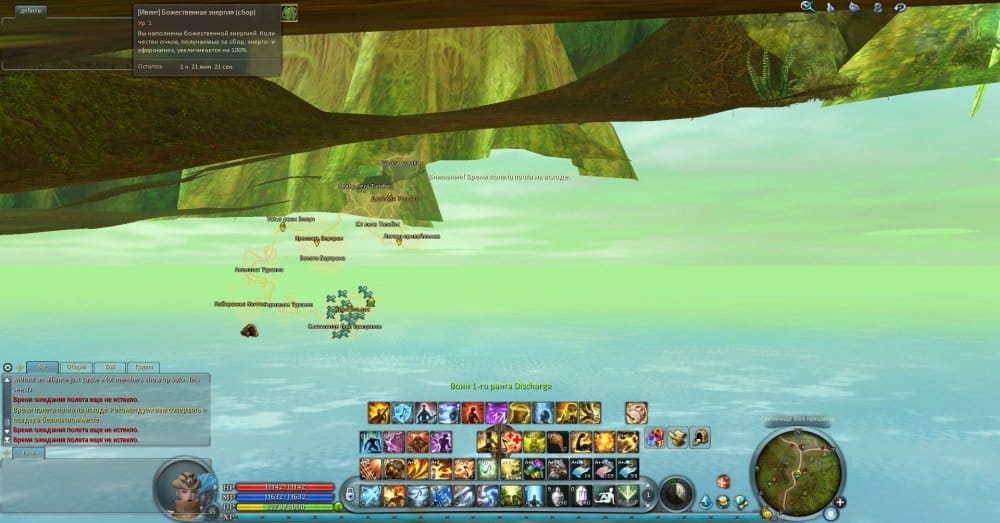Screen dimensions: 1000x523
Task: Click the дебаты button at top left
Action: 30,12
